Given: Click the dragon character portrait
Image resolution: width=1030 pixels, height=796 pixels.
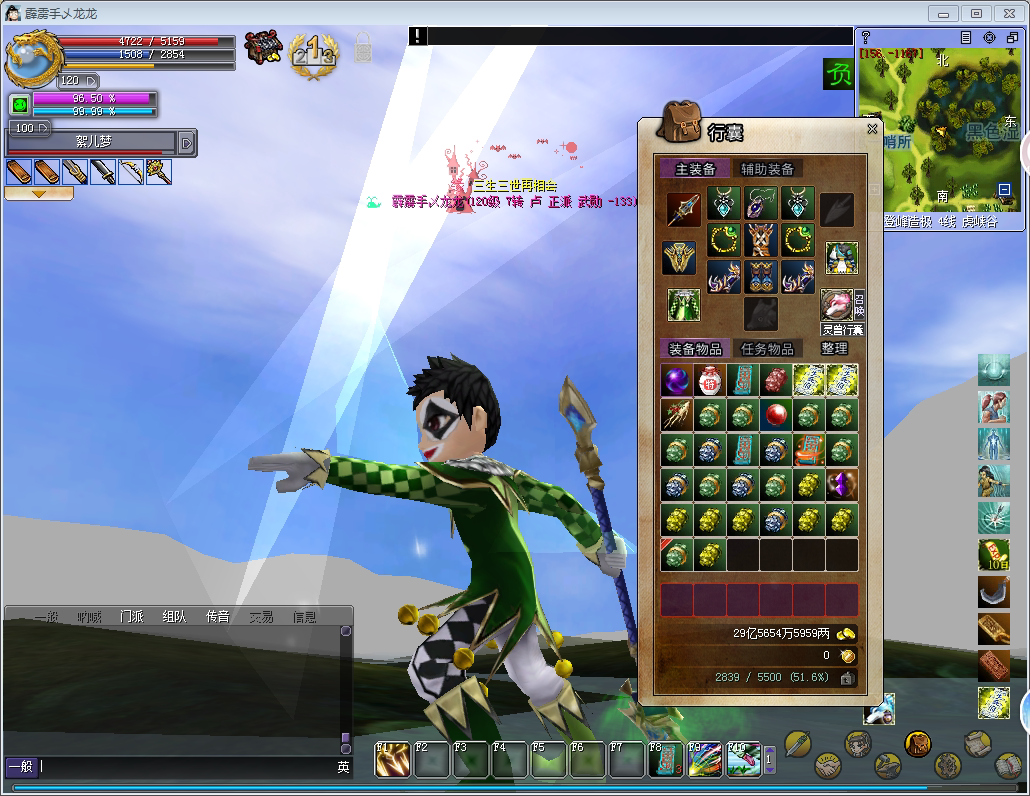Looking at the screenshot, I should point(32,58).
